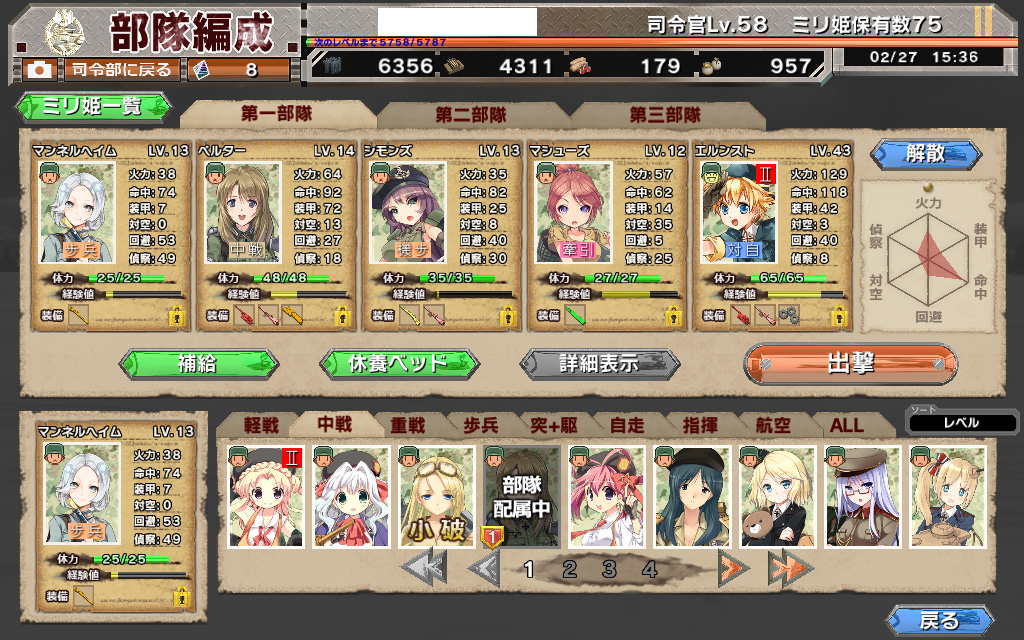Switch to the 第二部隊 tab

pos(470,115)
